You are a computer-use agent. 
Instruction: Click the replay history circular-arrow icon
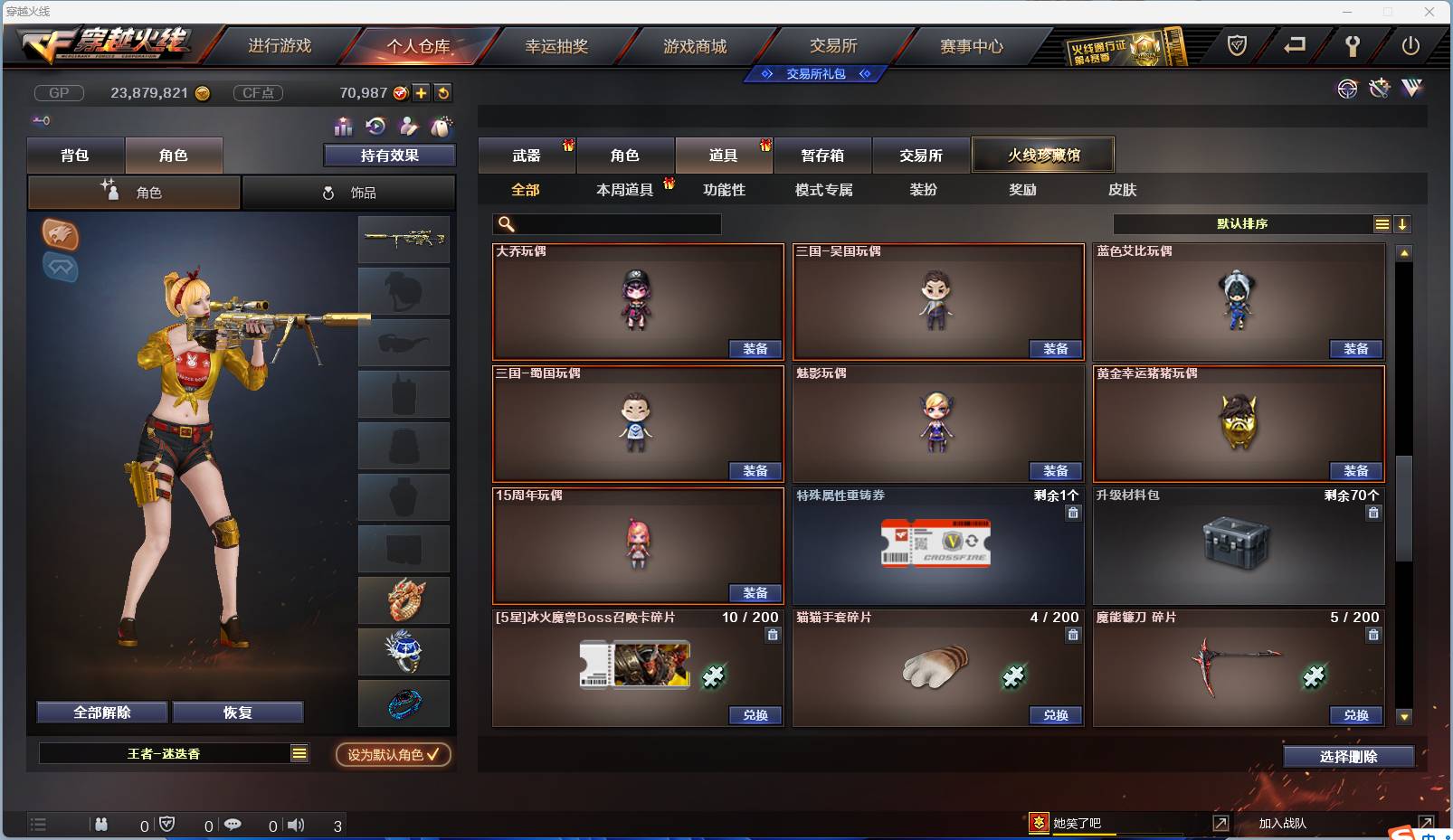click(374, 127)
